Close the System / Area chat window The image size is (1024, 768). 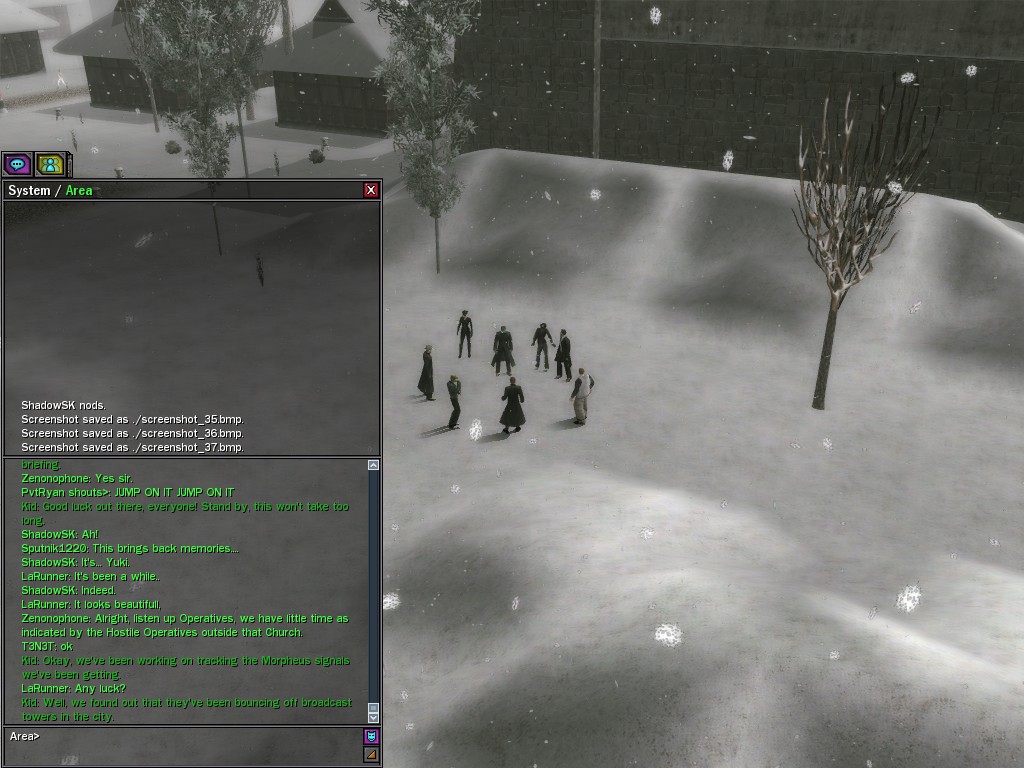[371, 190]
